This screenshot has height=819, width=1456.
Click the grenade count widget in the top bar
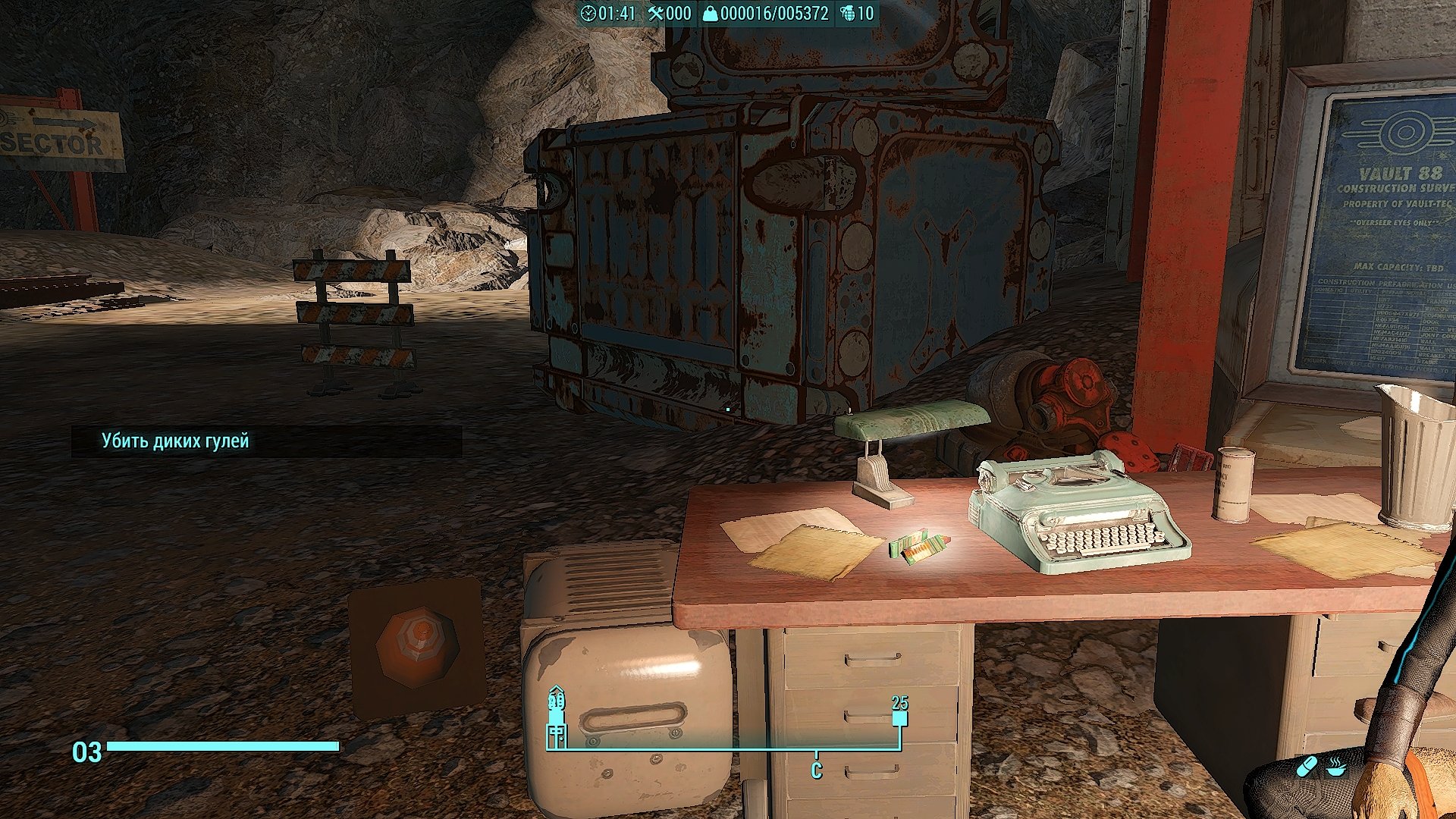click(857, 13)
